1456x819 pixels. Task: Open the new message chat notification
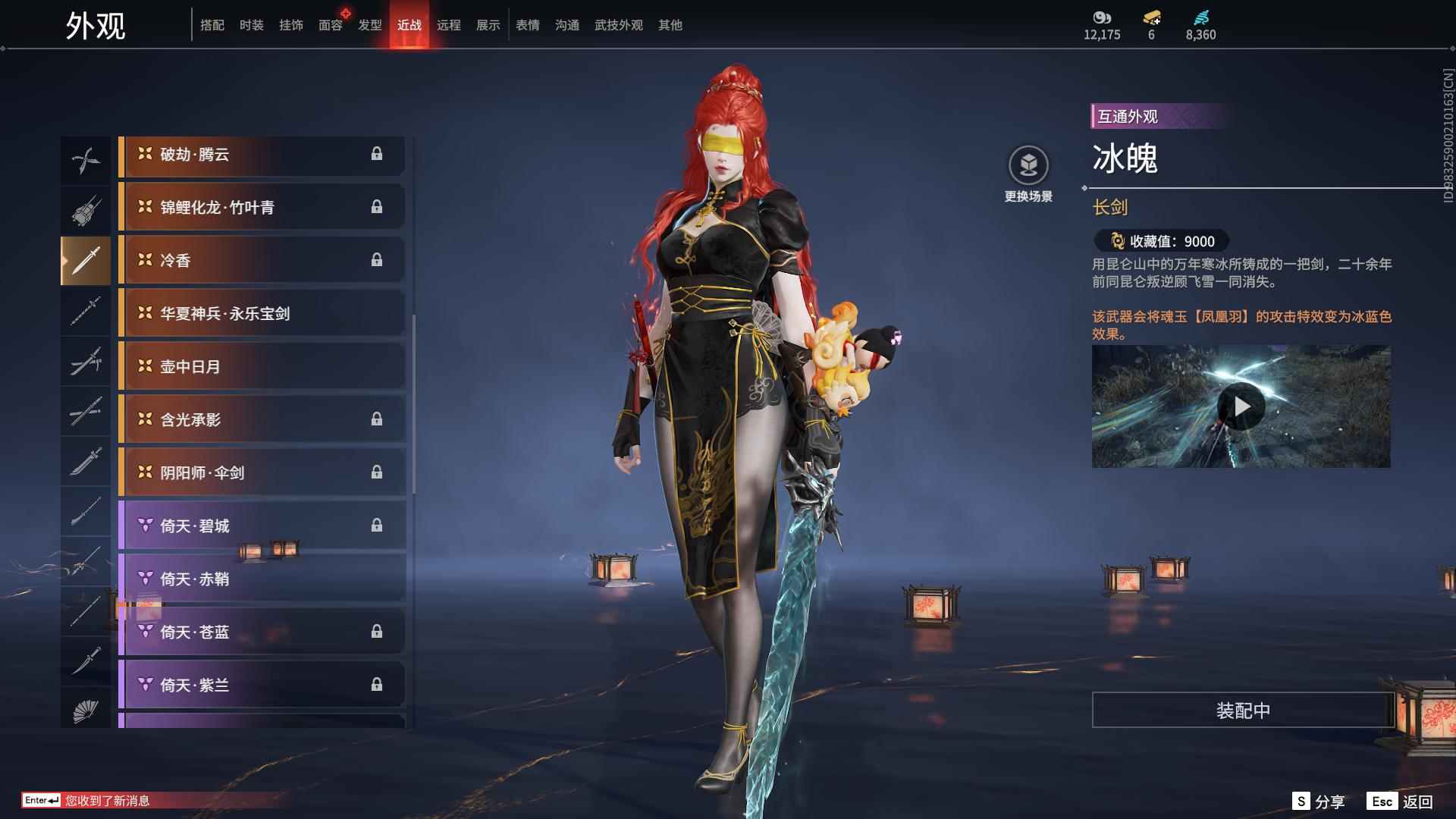[106, 801]
